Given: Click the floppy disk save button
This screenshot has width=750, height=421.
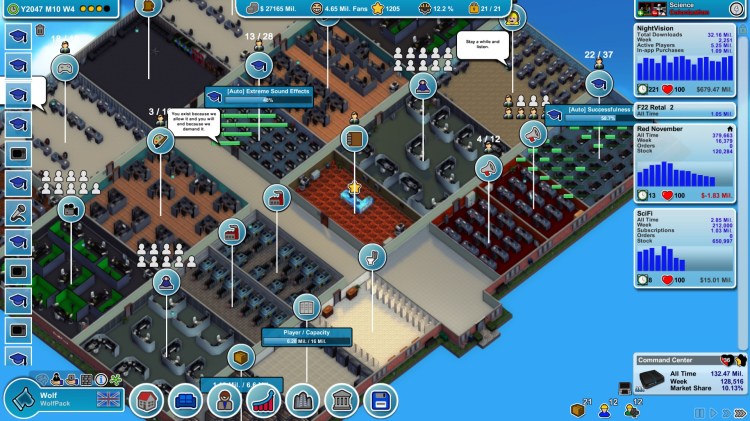Looking at the screenshot, I should point(380,401).
